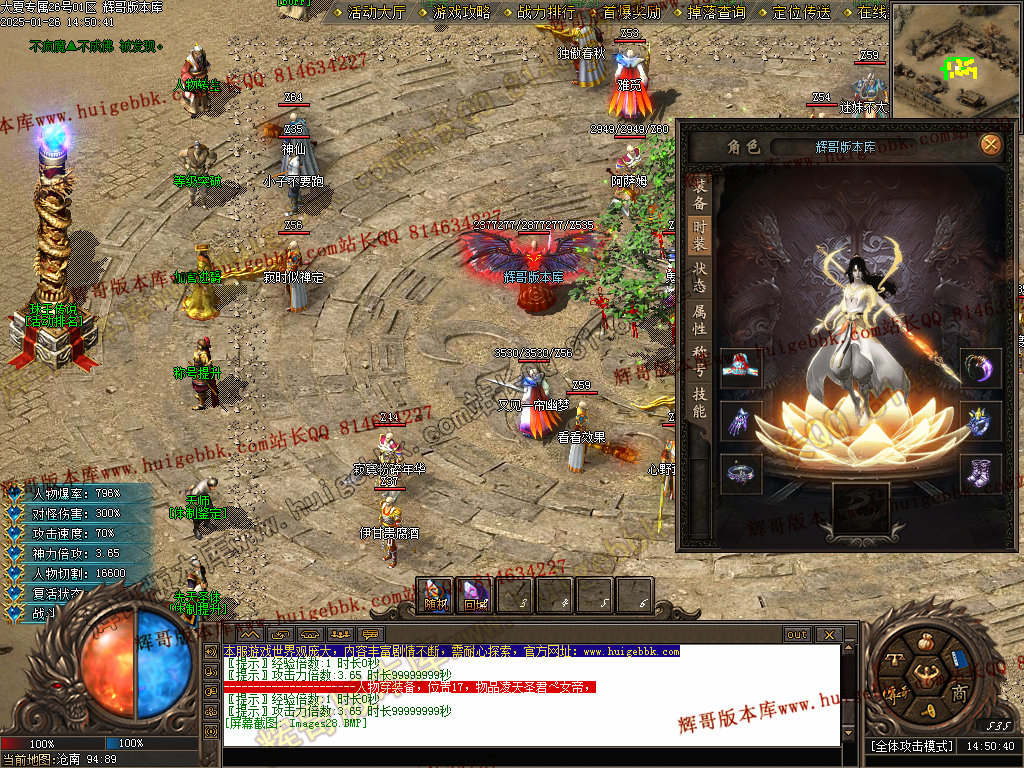This screenshot has width=1024, height=768.
Task: Open the 游戏攻略 game guide
Action: 462,13
